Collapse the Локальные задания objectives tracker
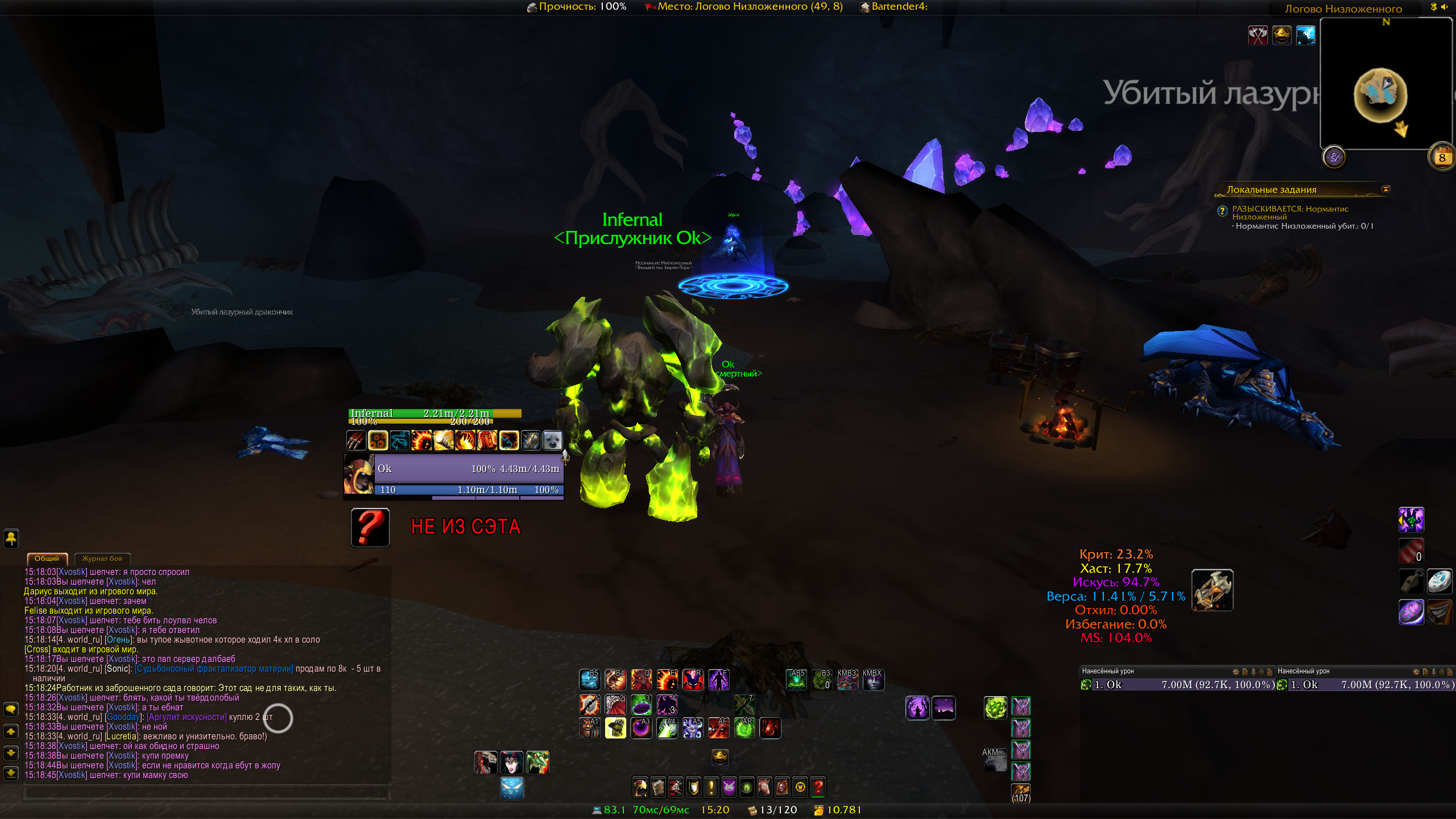 pyautogui.click(x=1386, y=189)
